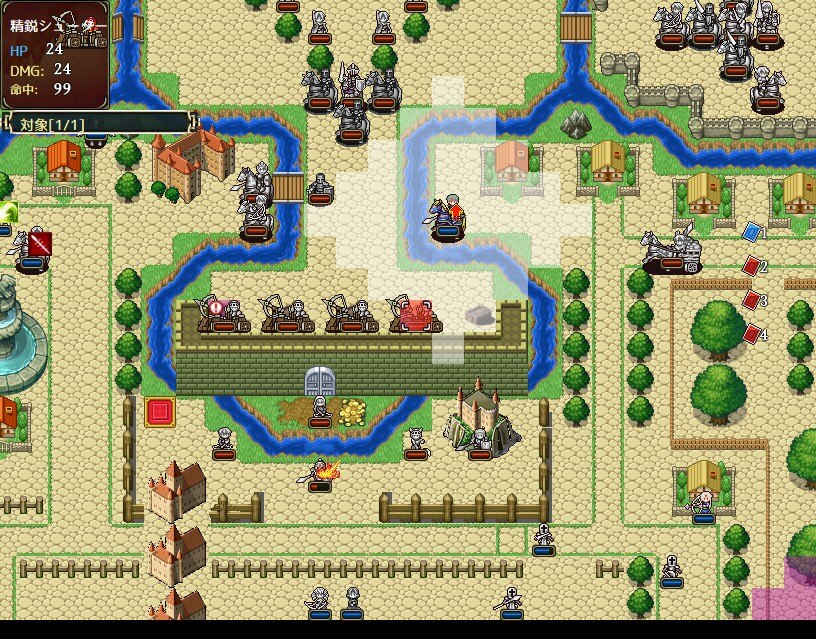Select the red diamond marker numbered 2
The image size is (816, 639).
tap(752, 266)
